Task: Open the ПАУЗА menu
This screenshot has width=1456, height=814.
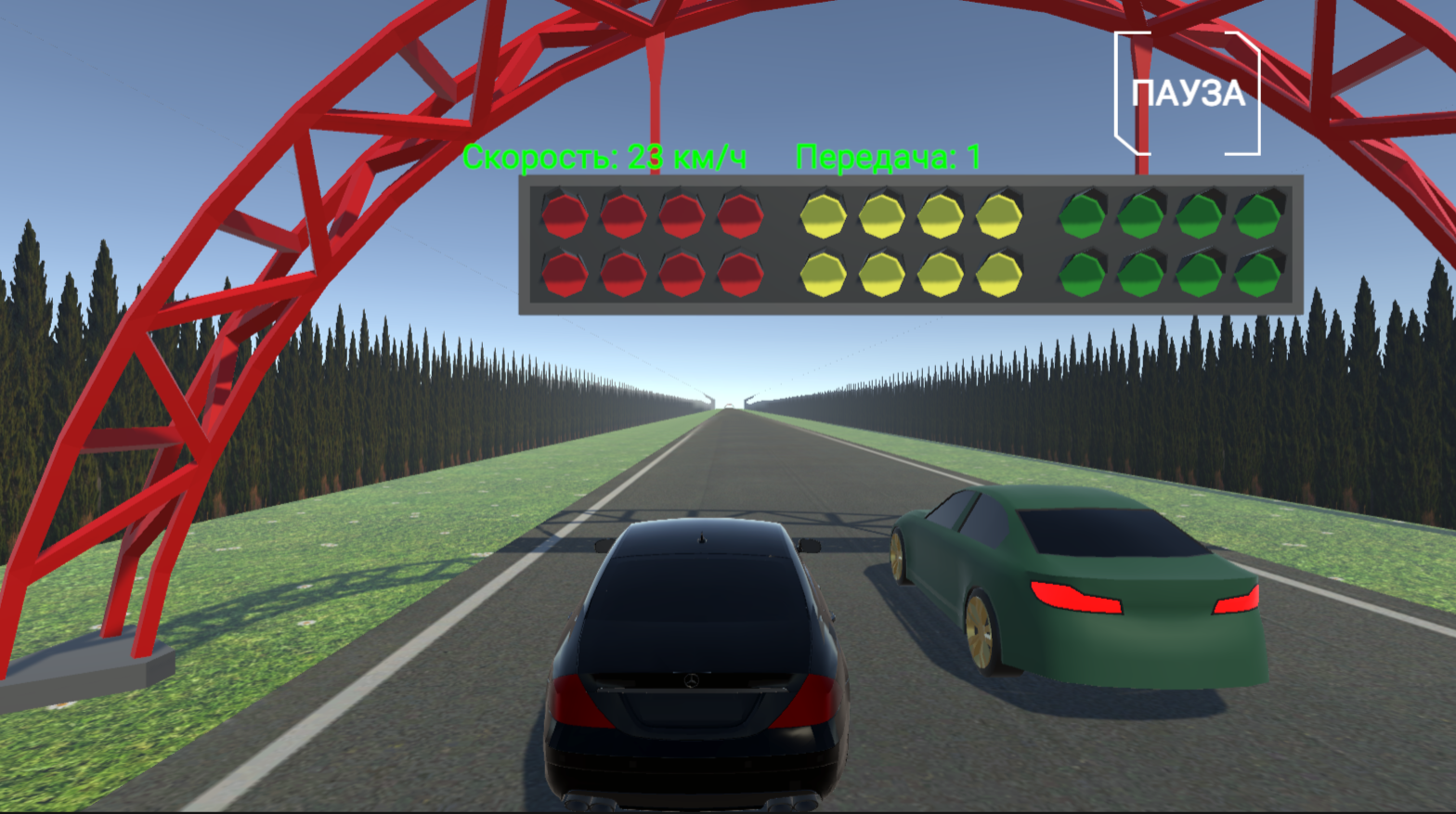Action: [x=1189, y=93]
